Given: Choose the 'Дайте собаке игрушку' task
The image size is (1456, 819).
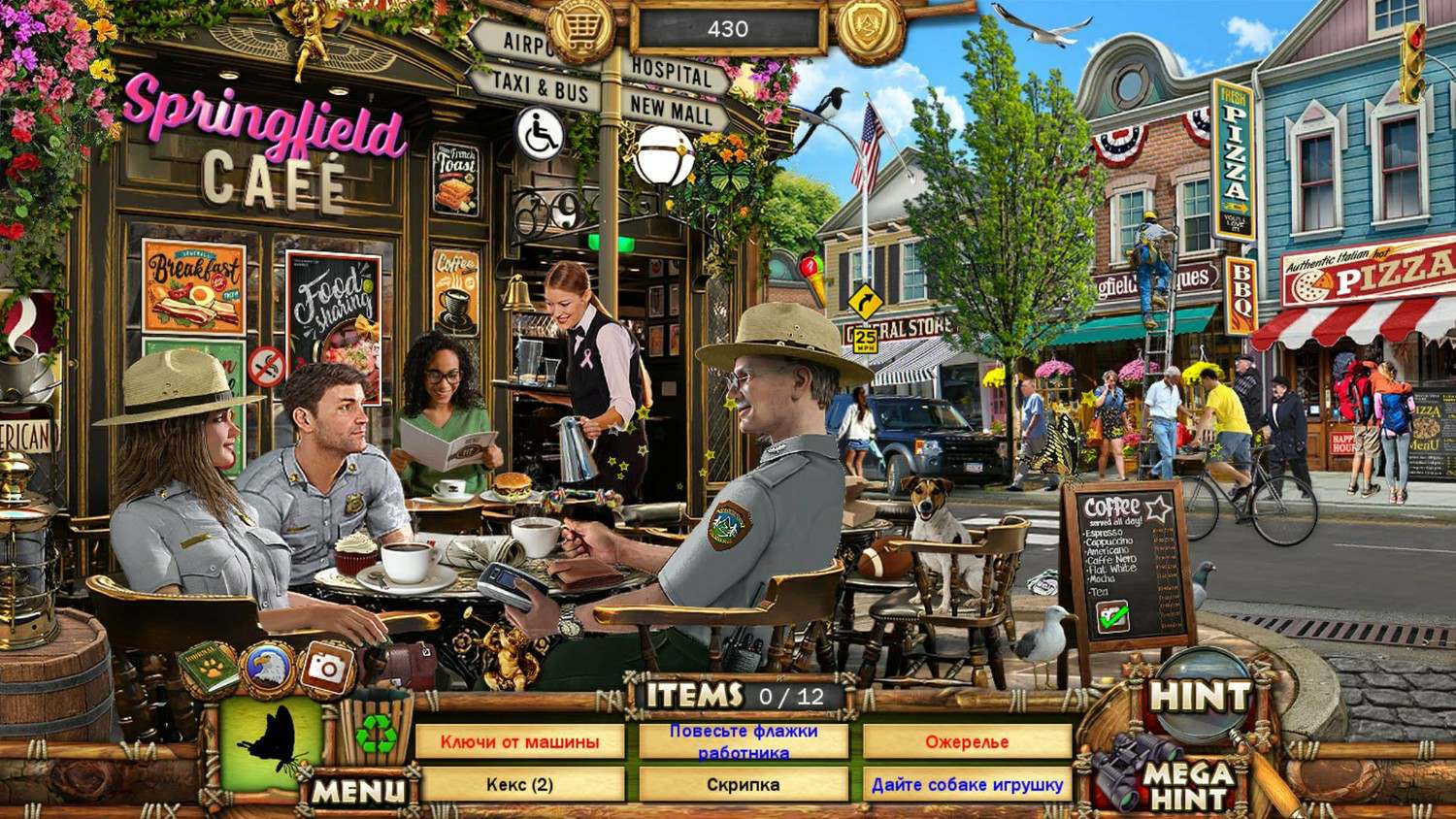Looking at the screenshot, I should [967, 784].
